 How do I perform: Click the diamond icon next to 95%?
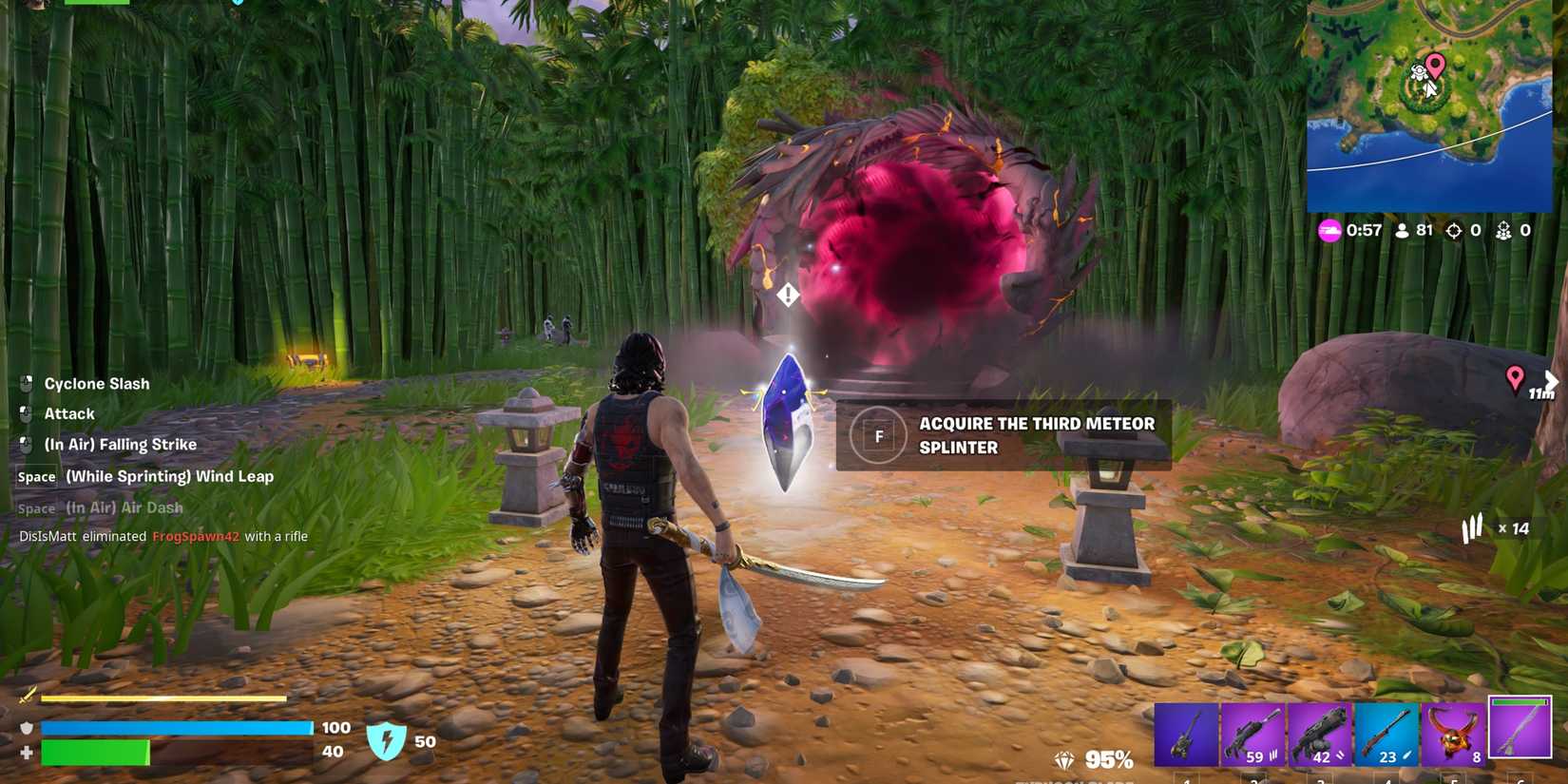1065,760
